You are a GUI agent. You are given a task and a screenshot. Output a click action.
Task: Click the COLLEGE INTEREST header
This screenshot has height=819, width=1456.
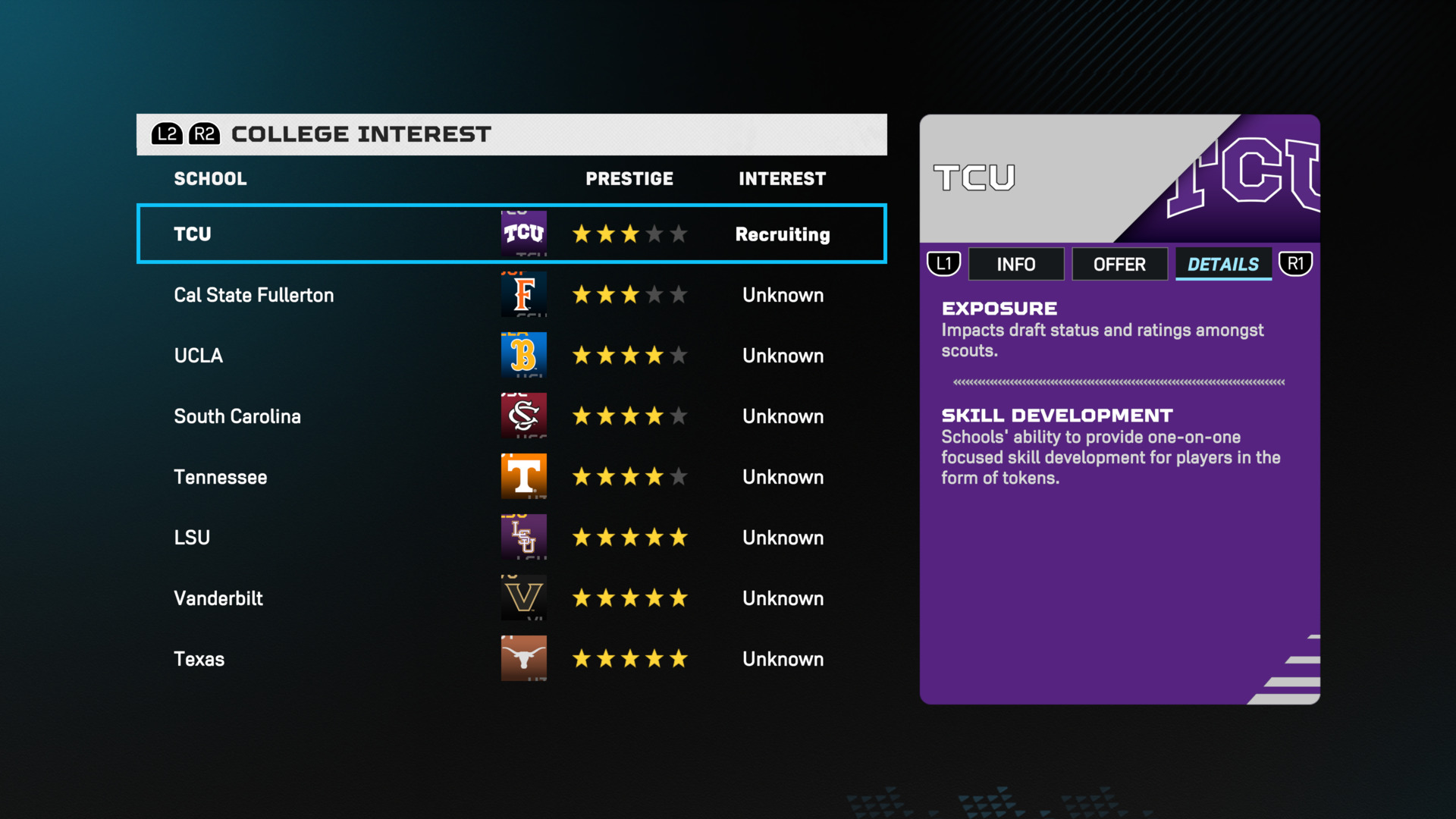point(359,134)
